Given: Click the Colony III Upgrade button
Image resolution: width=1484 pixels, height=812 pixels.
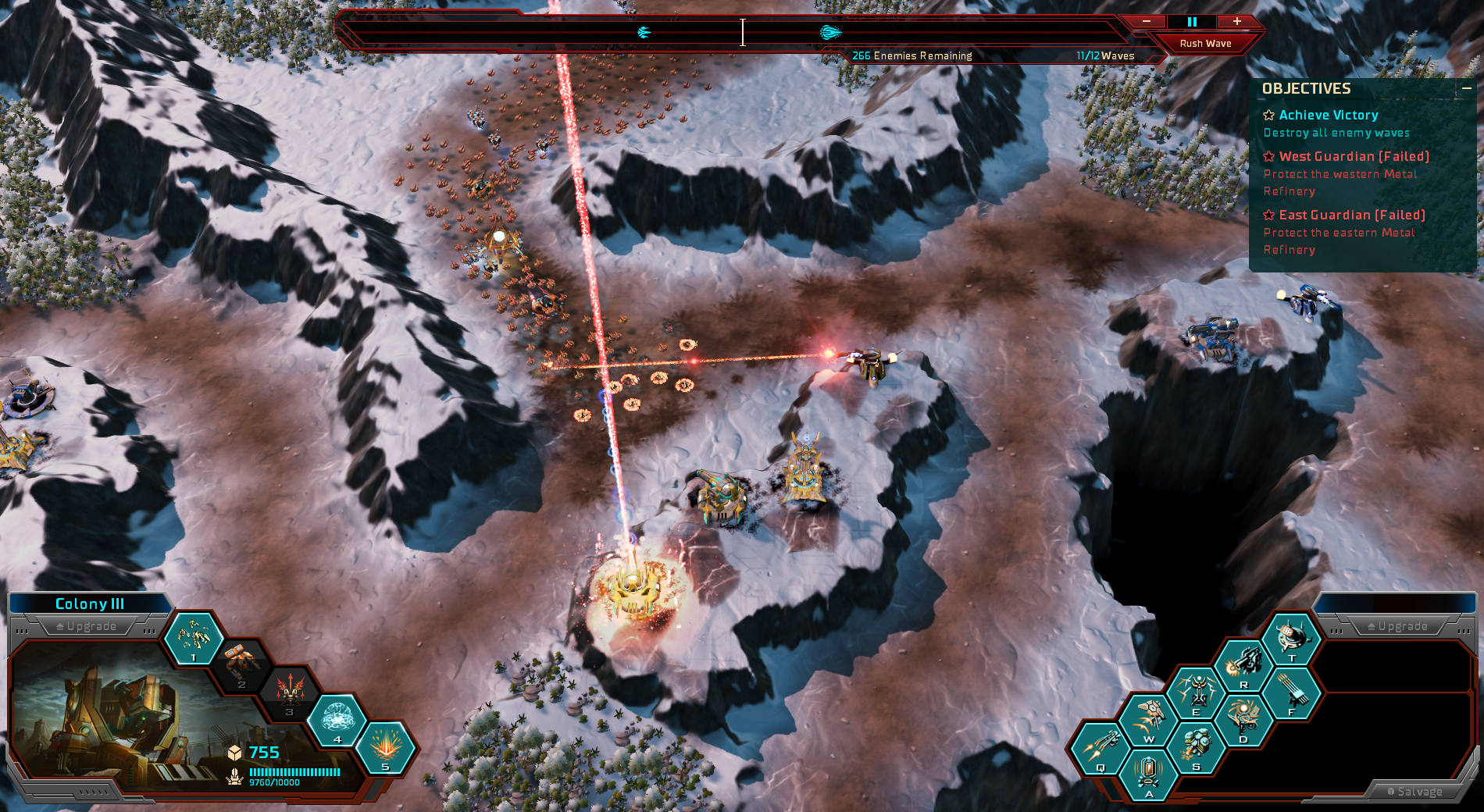Looking at the screenshot, I should coord(86,626).
